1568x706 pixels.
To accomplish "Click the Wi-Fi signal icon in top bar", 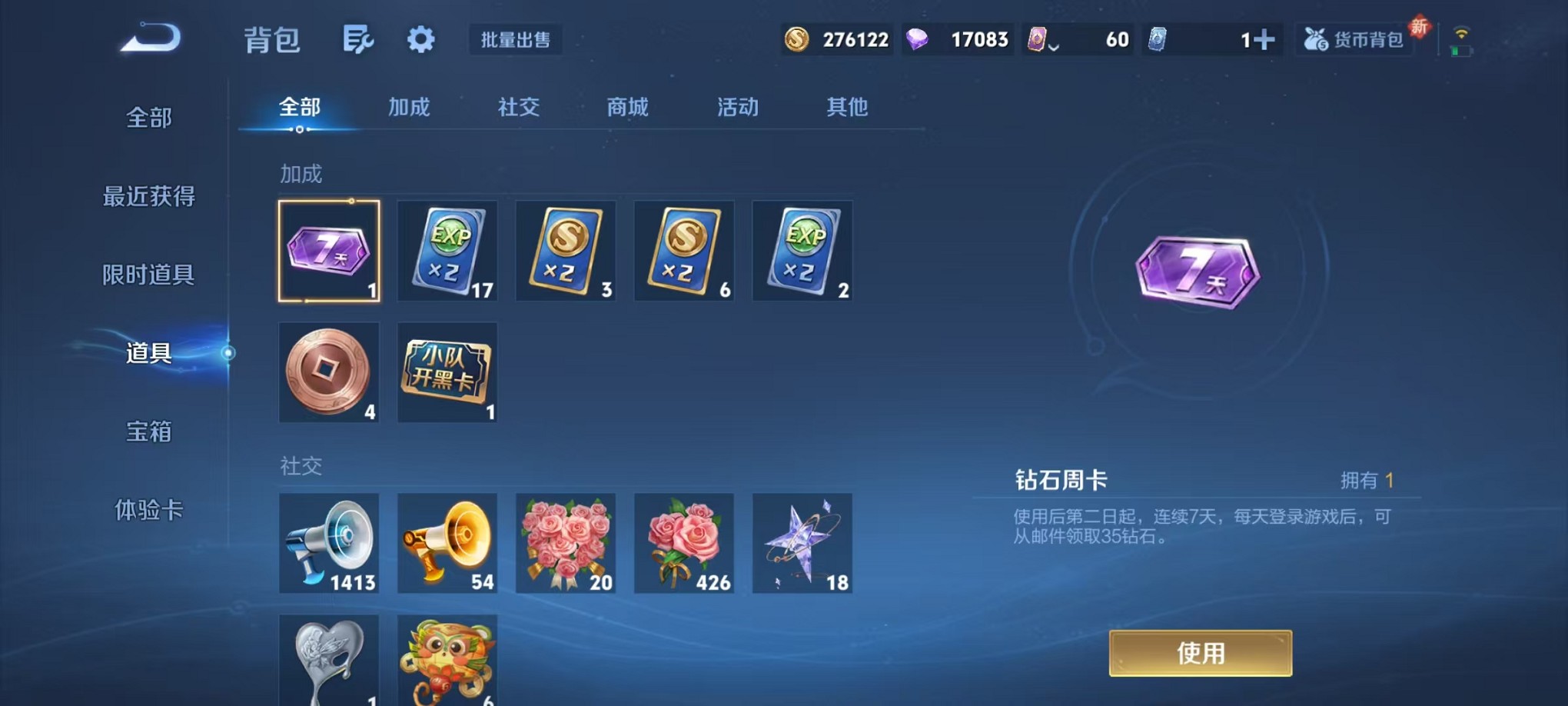I will click(x=1462, y=35).
